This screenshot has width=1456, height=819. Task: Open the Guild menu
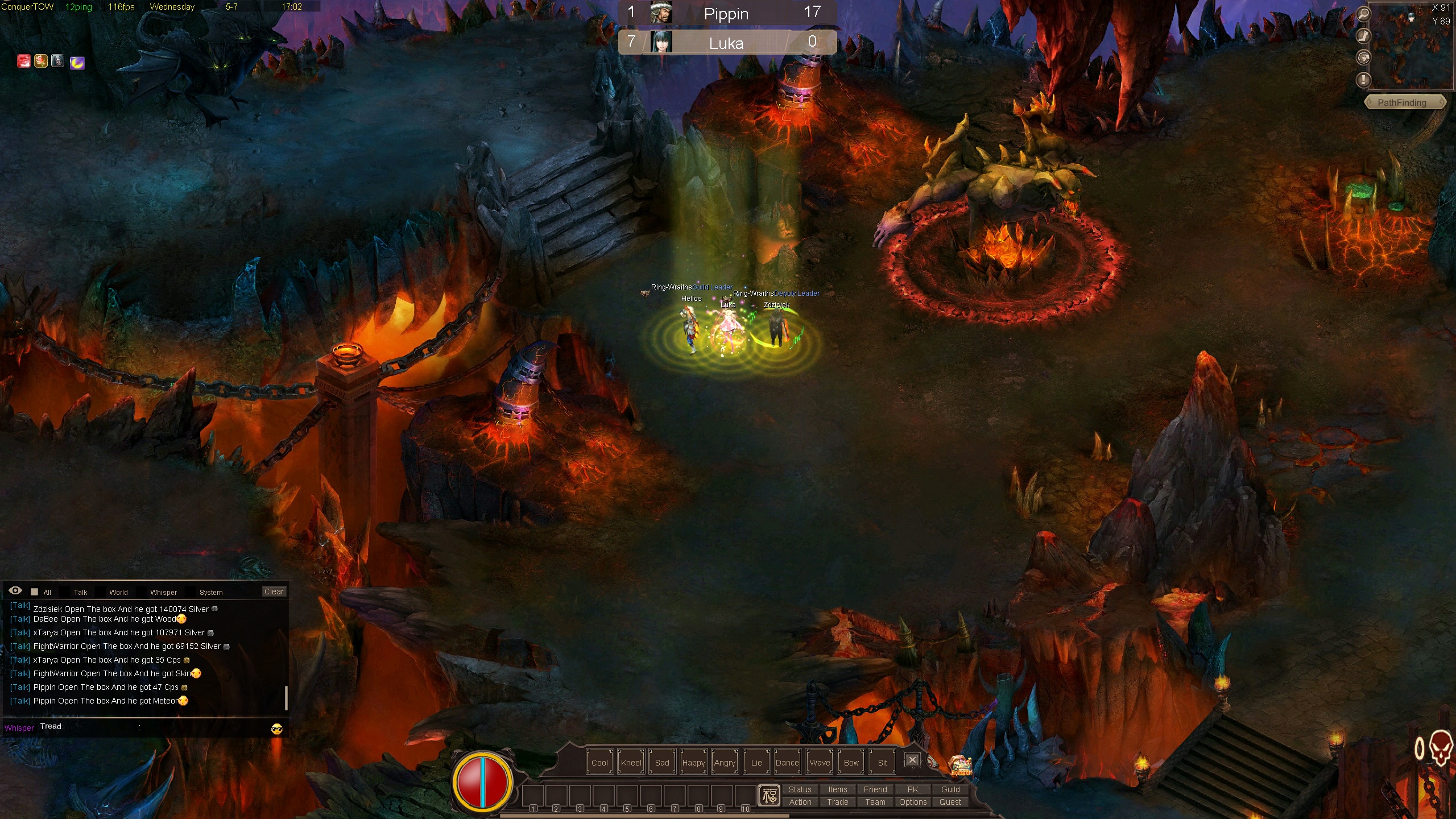click(950, 789)
